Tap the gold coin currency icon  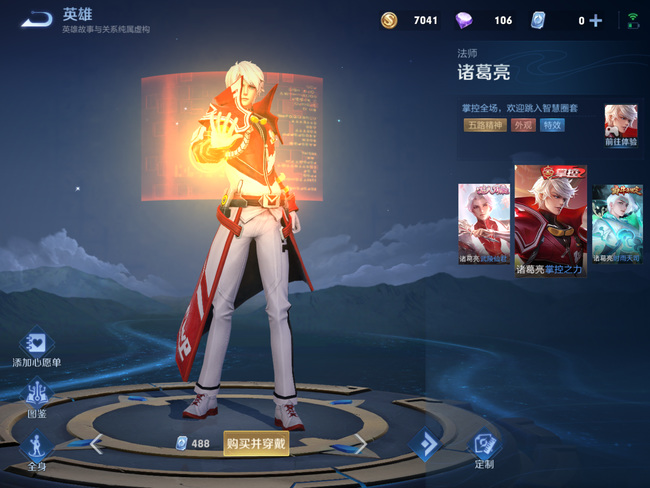[x=389, y=20]
